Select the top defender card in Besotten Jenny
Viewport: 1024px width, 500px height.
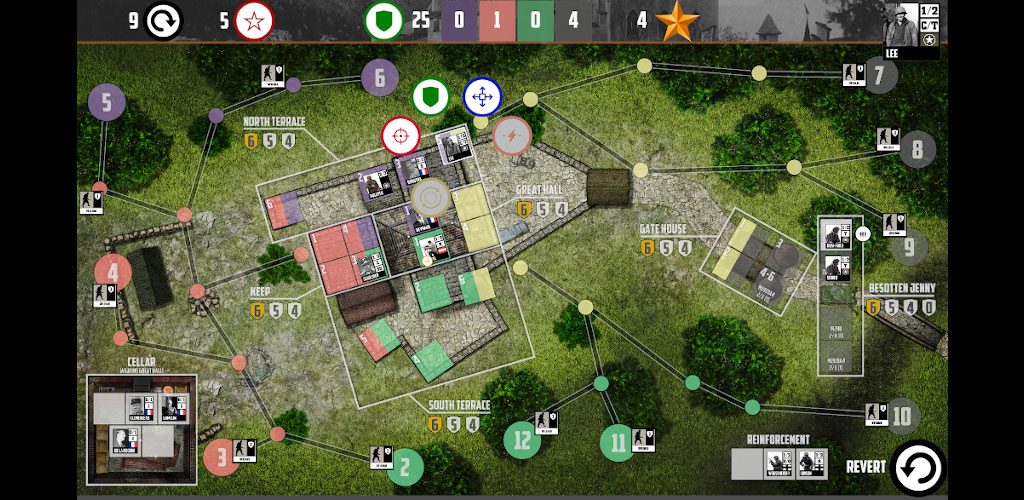[836, 236]
